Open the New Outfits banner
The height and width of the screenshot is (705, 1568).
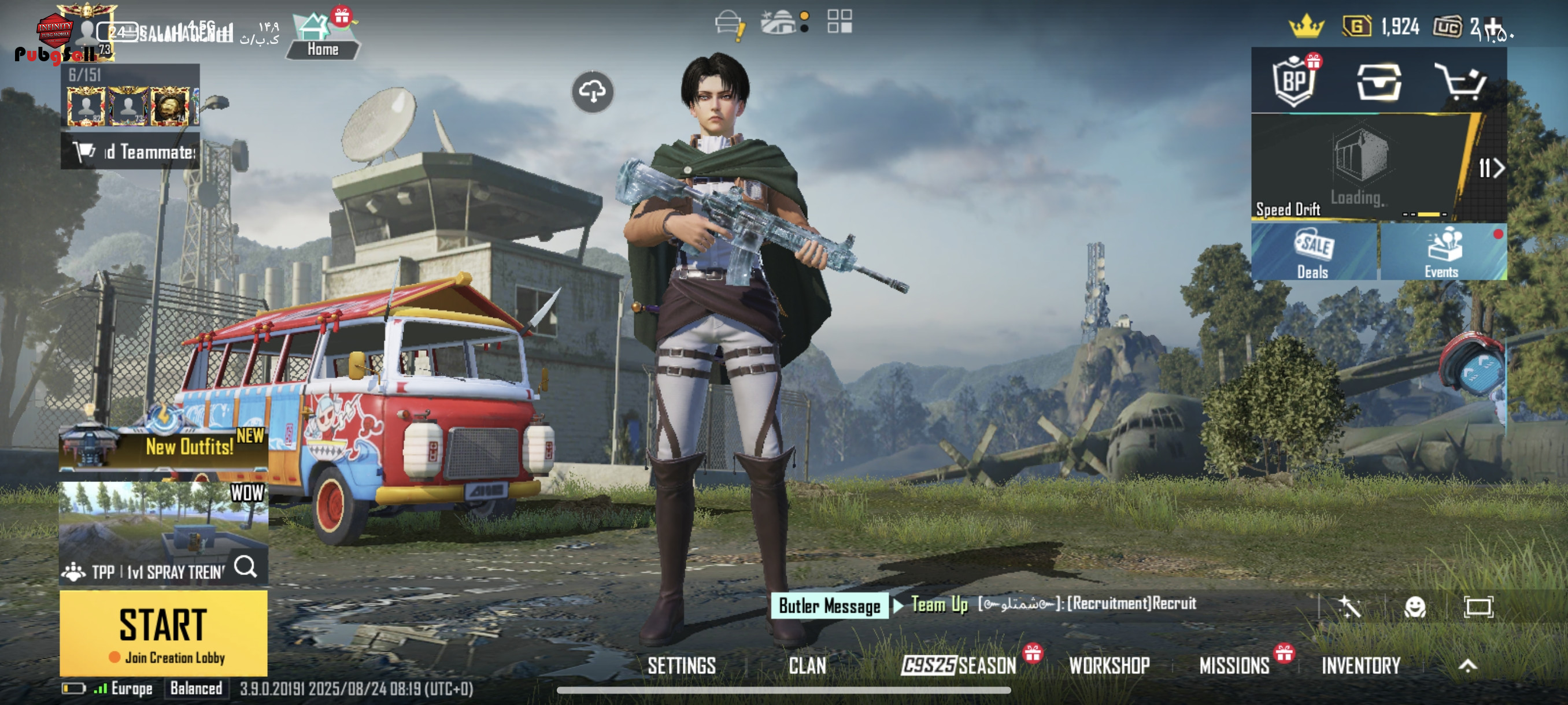click(x=163, y=447)
